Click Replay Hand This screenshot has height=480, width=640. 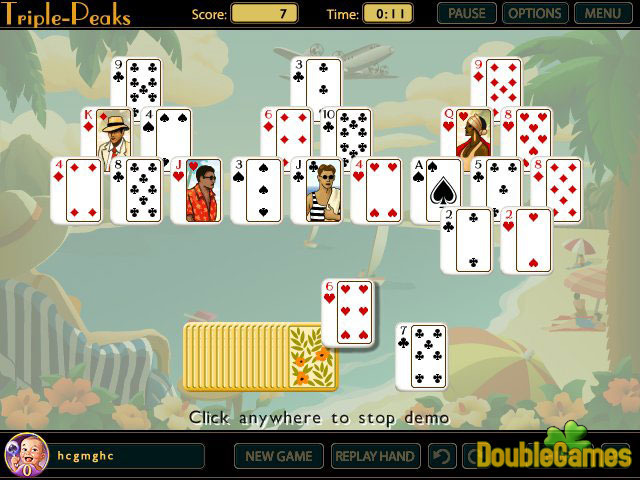tap(375, 456)
